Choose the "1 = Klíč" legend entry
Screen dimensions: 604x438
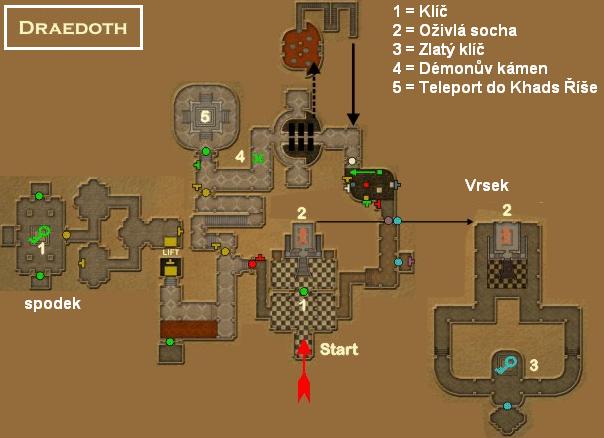point(425,12)
